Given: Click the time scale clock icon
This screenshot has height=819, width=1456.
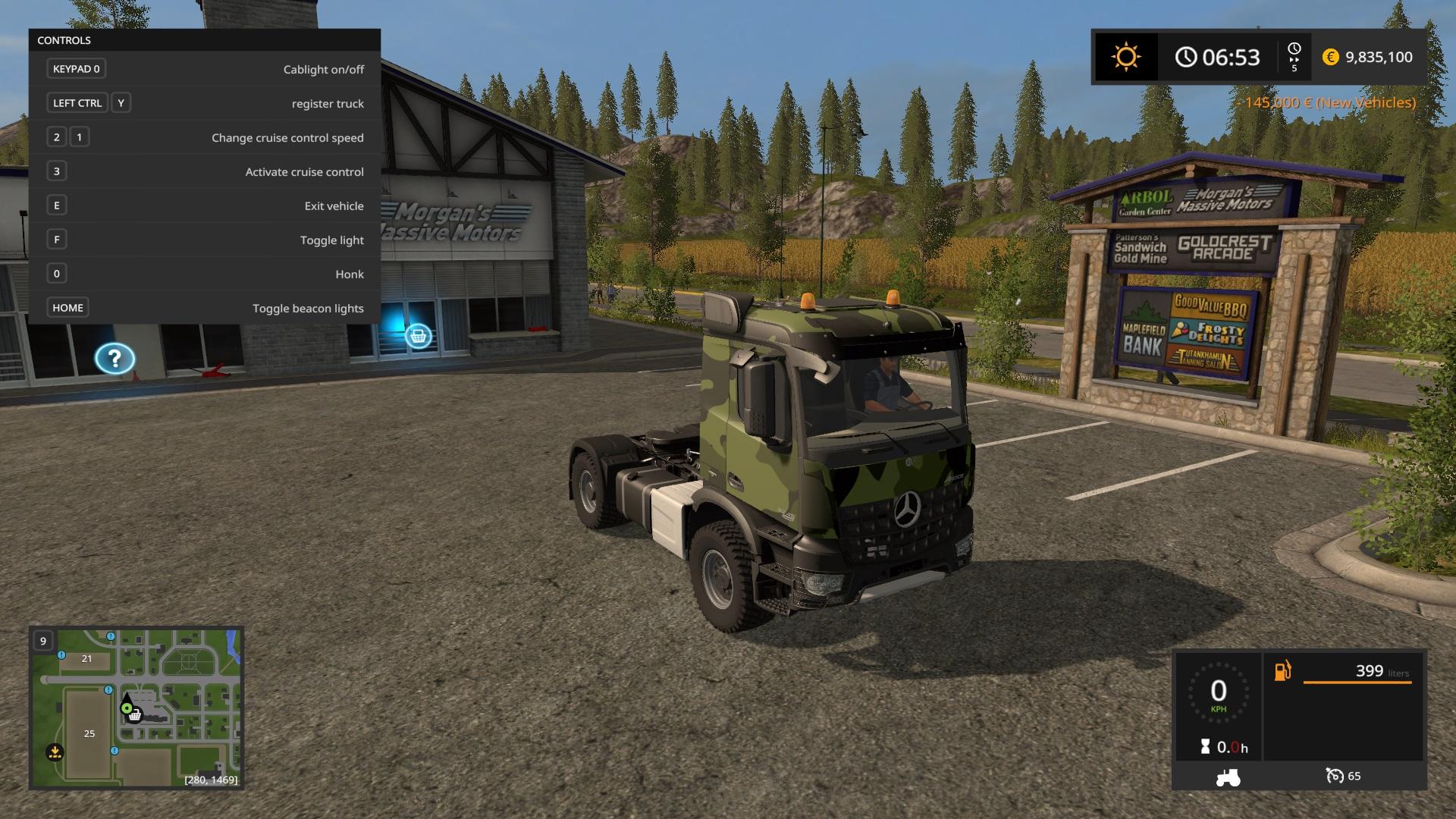Looking at the screenshot, I should (x=1294, y=49).
